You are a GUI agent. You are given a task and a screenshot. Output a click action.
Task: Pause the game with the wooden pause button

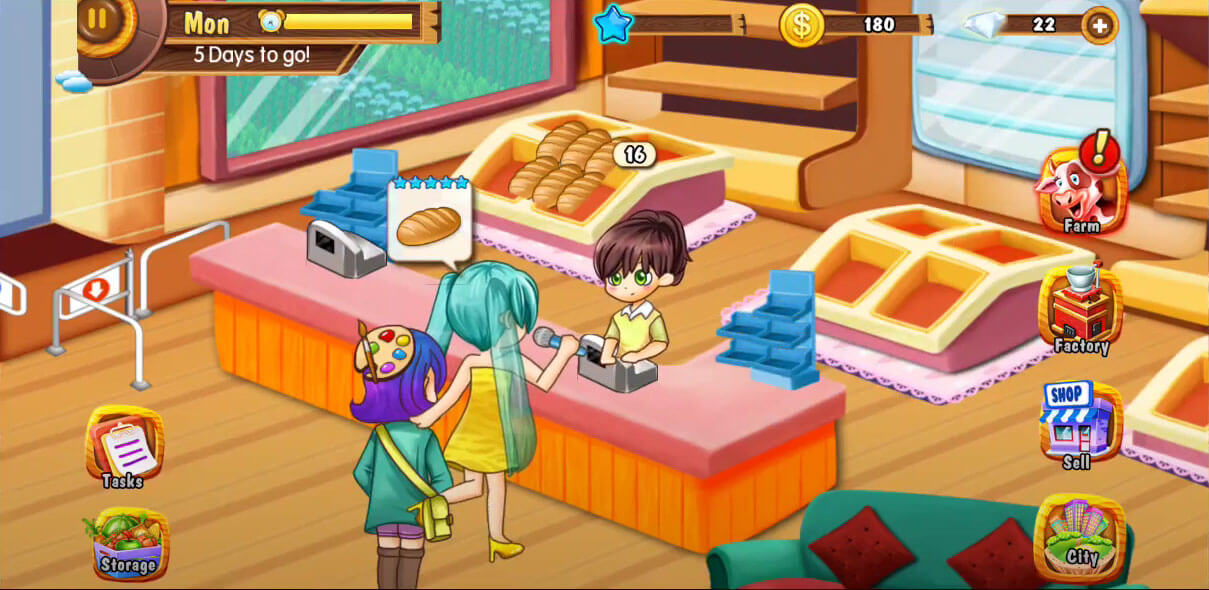click(99, 18)
